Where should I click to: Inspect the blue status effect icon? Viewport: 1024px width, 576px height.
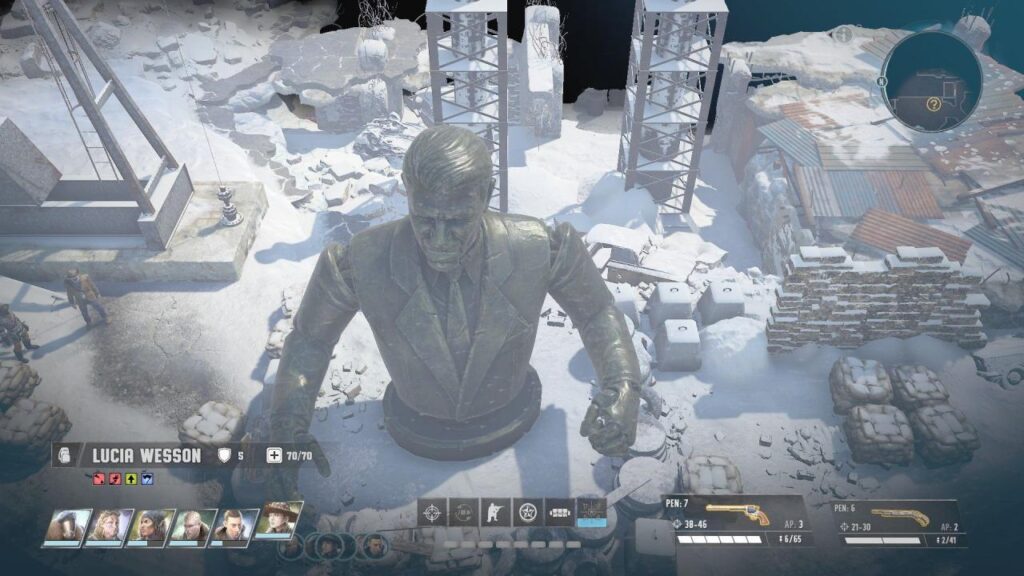click(147, 479)
